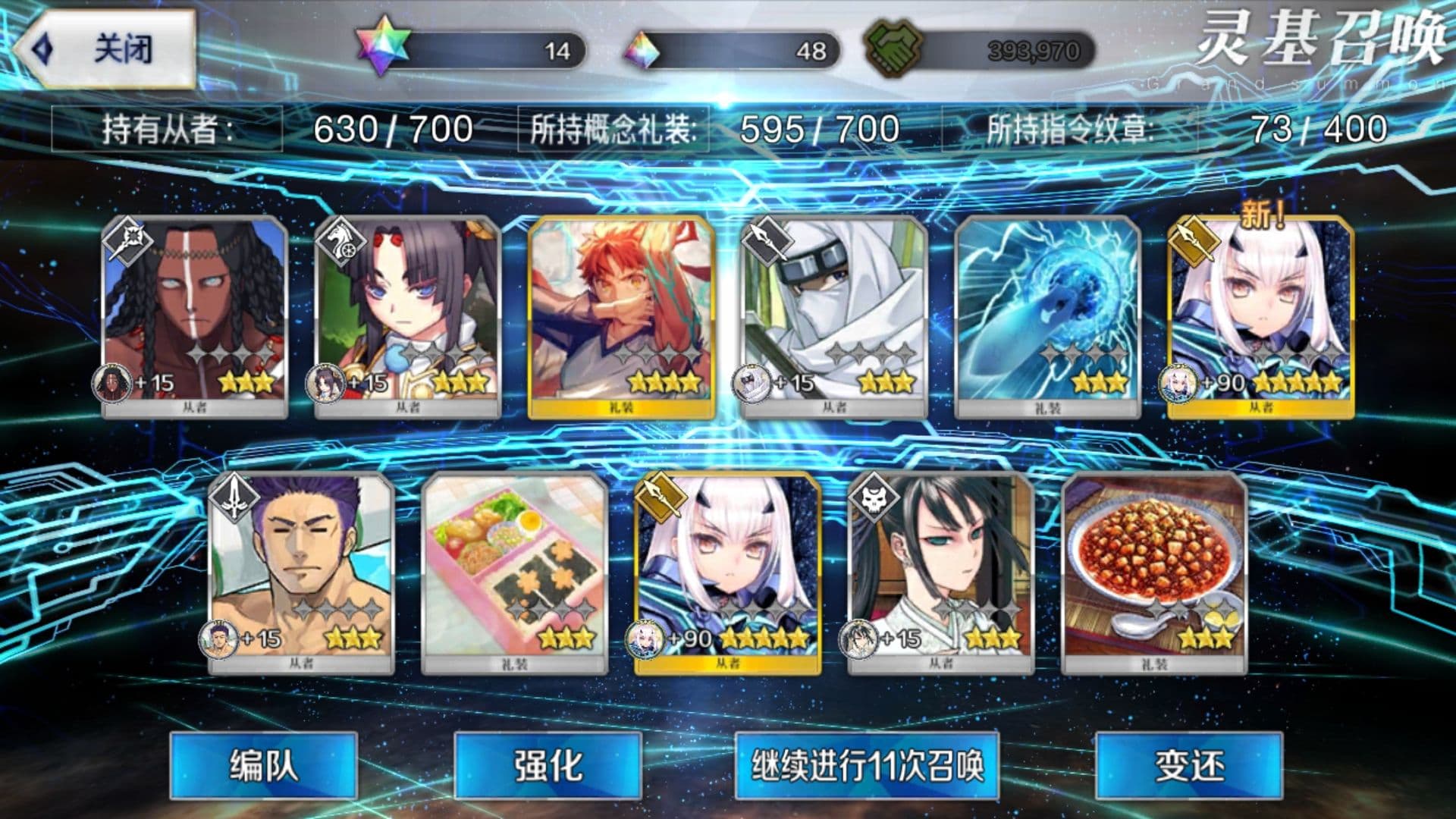View the Ushiwakamaru rider servant card
This screenshot has height=819, width=1456.
(407, 315)
